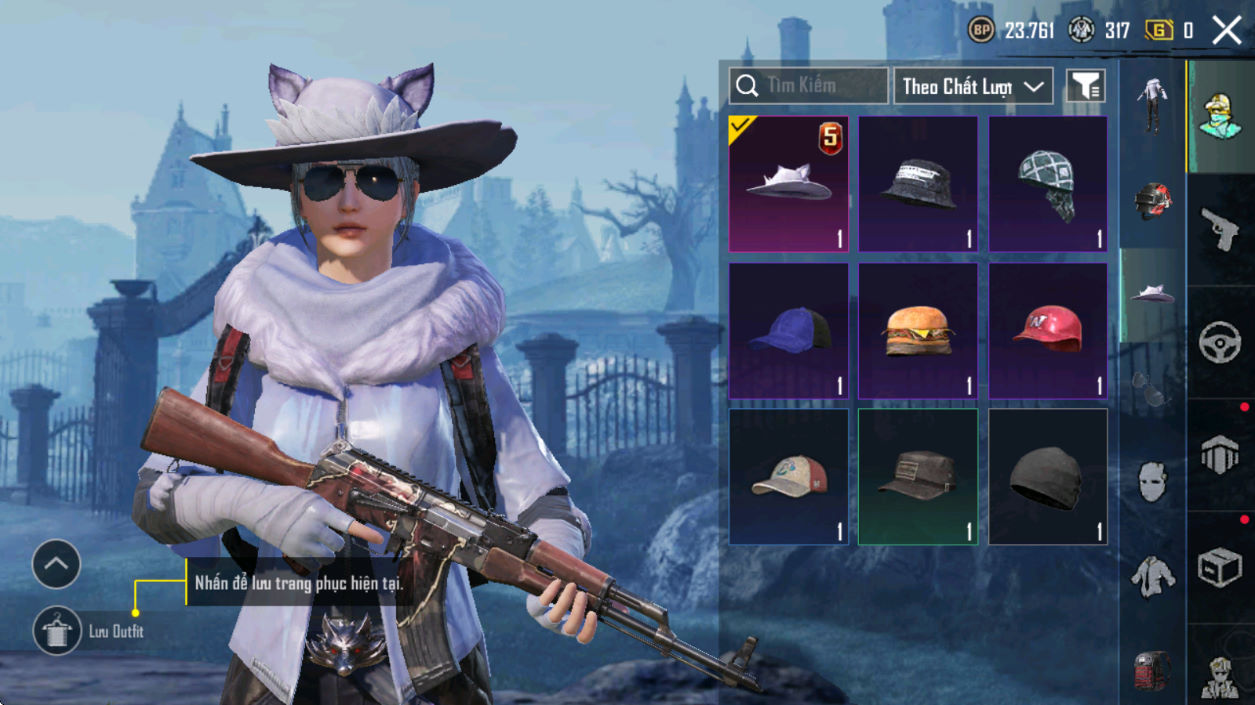The width and height of the screenshot is (1255, 705).
Task: Click the search field Tìm Kiếm
Action: tap(808, 86)
